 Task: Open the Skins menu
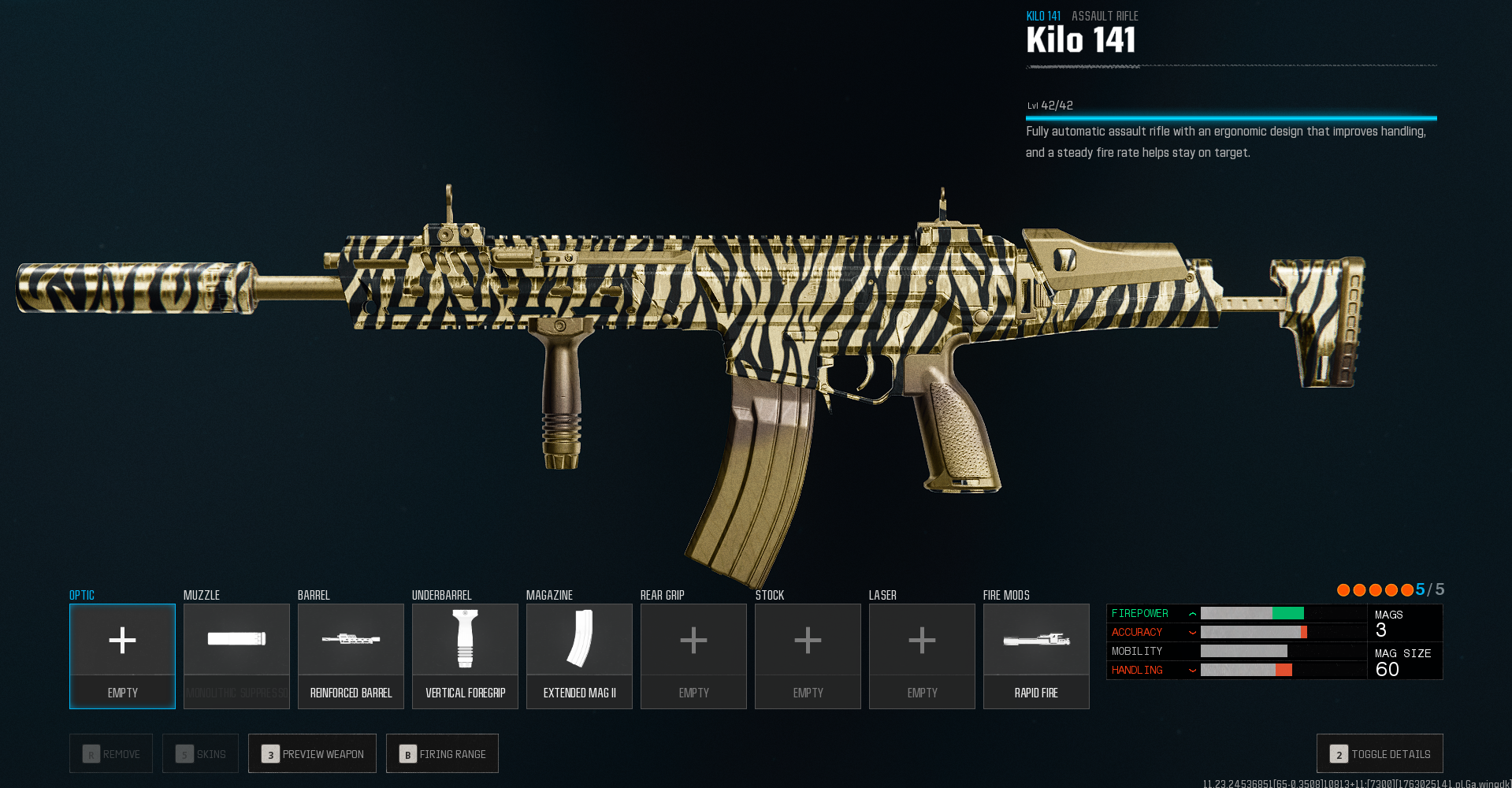tap(199, 753)
